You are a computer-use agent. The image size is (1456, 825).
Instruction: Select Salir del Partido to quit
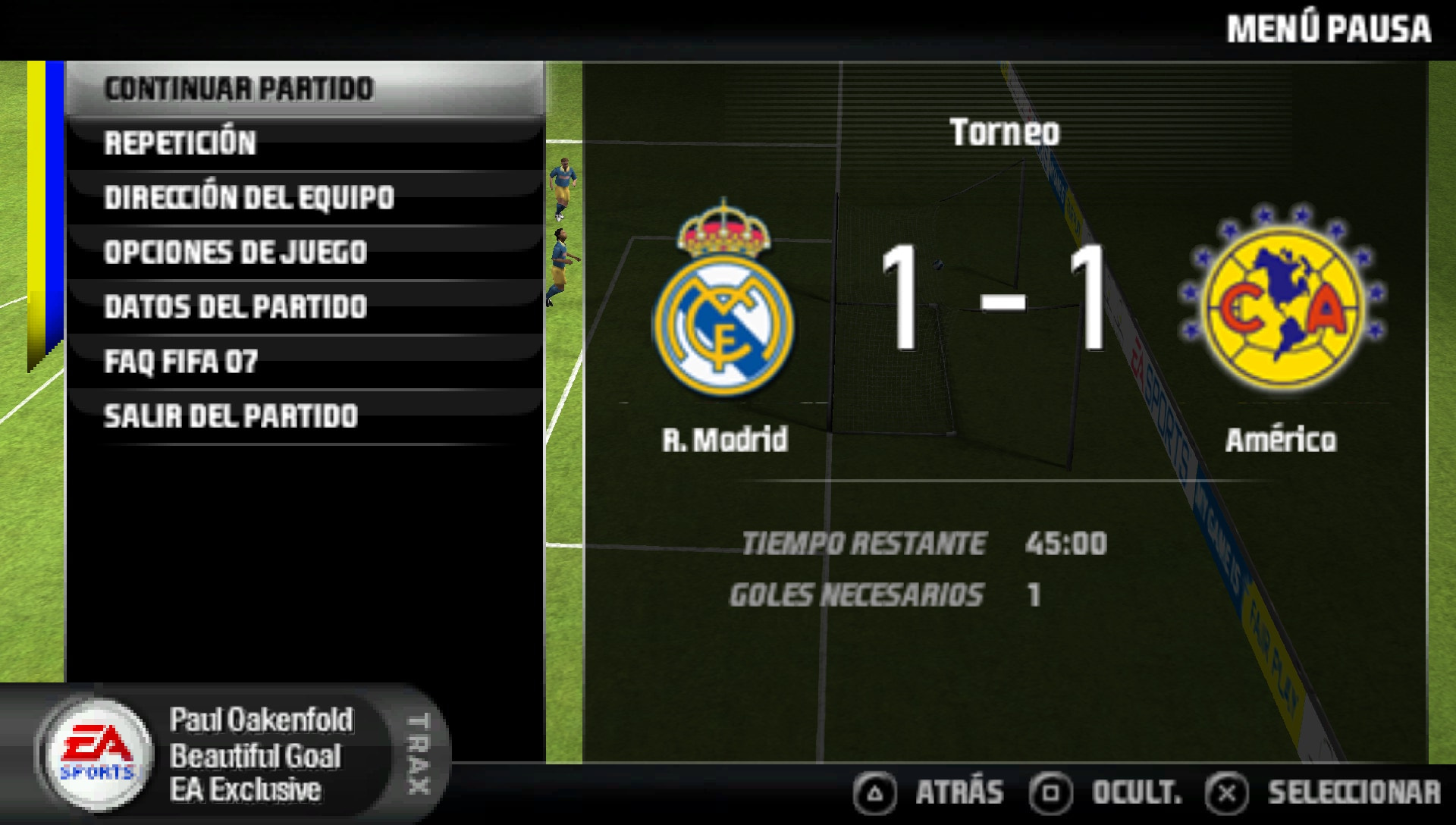pos(231,416)
